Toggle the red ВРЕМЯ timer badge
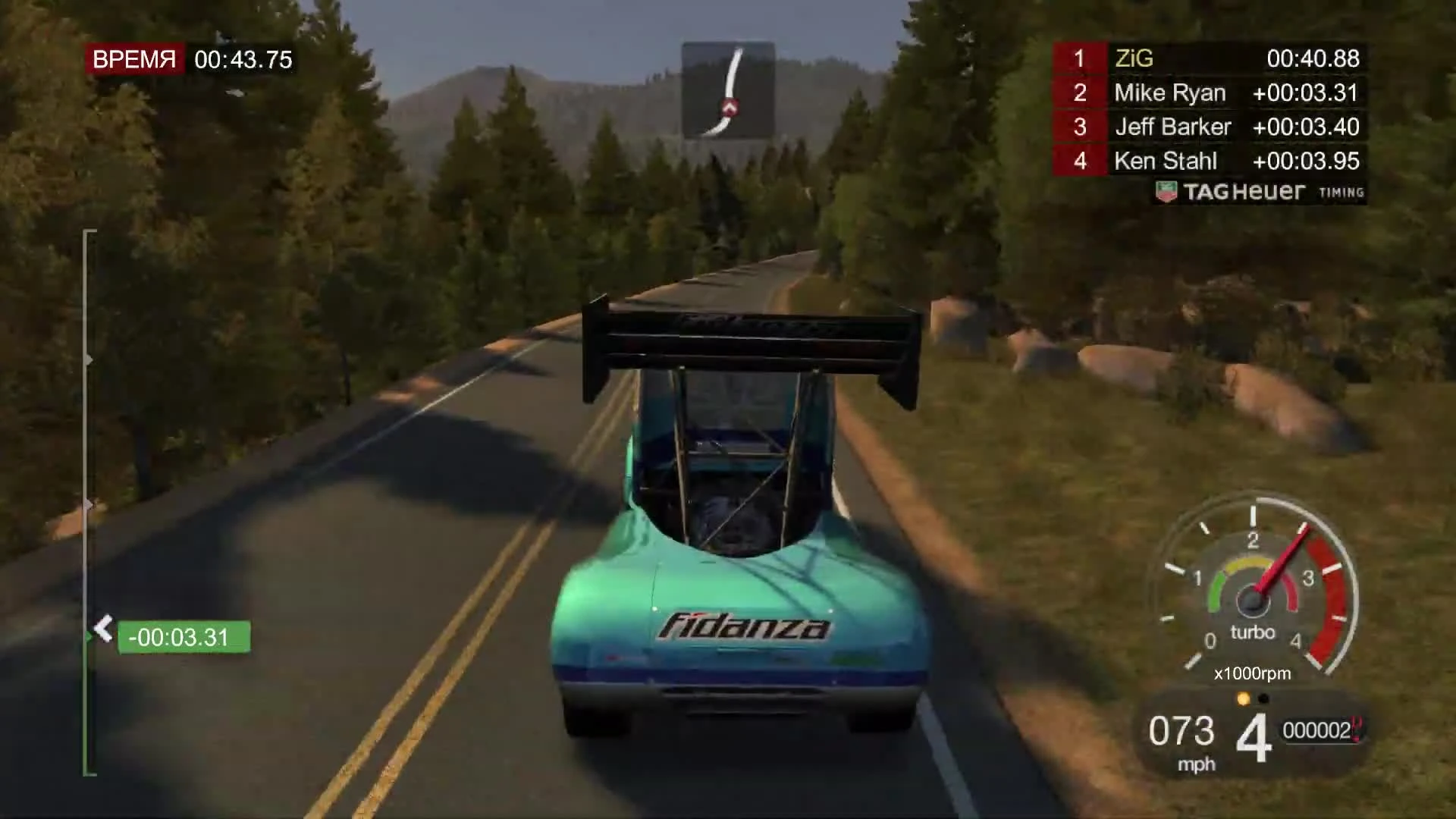 point(136,59)
